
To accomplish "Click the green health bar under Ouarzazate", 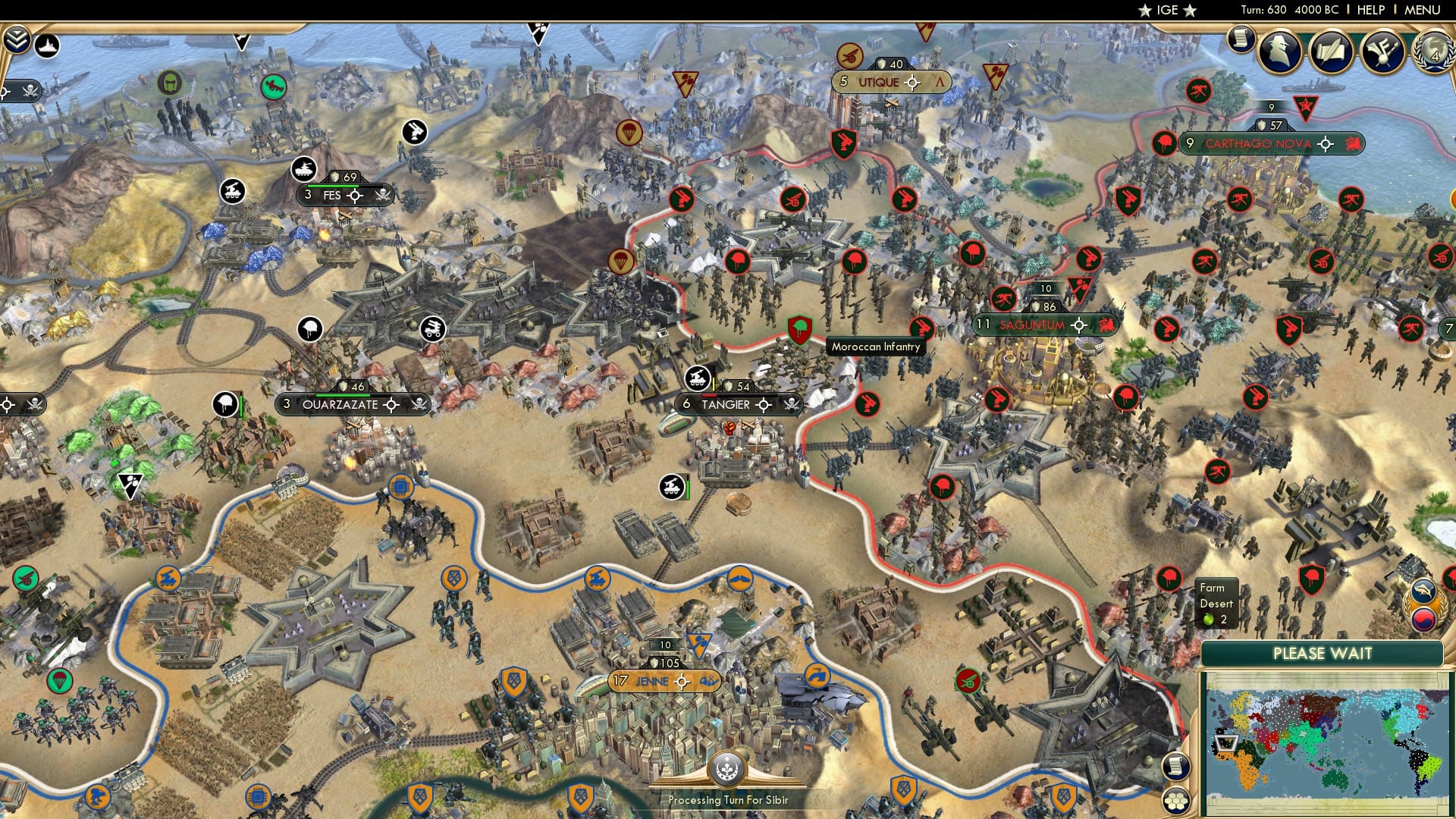I will pyautogui.click(x=343, y=395).
